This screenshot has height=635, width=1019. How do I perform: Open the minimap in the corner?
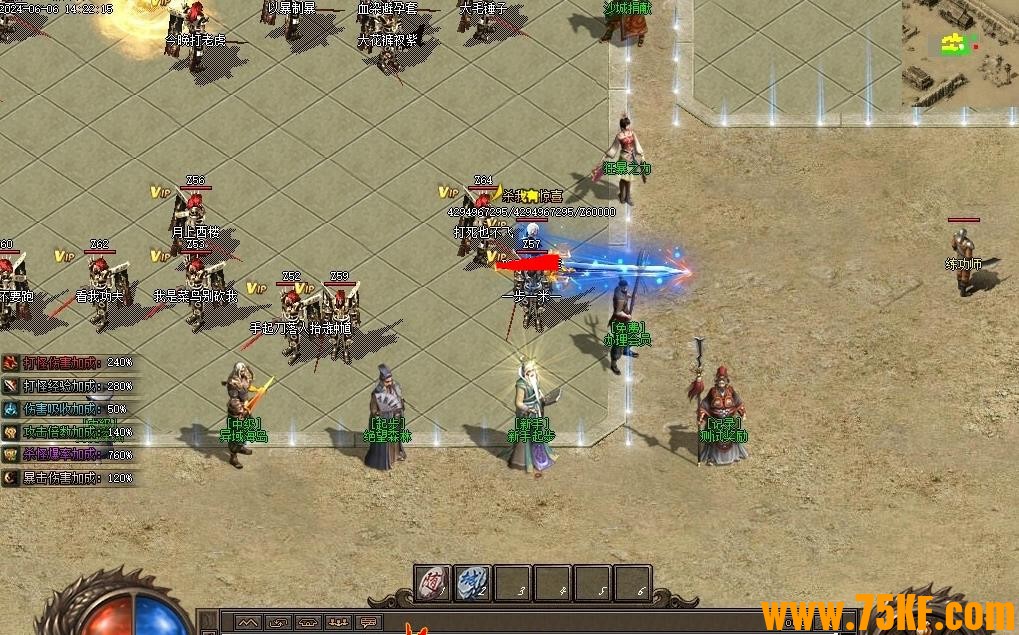pos(960,52)
